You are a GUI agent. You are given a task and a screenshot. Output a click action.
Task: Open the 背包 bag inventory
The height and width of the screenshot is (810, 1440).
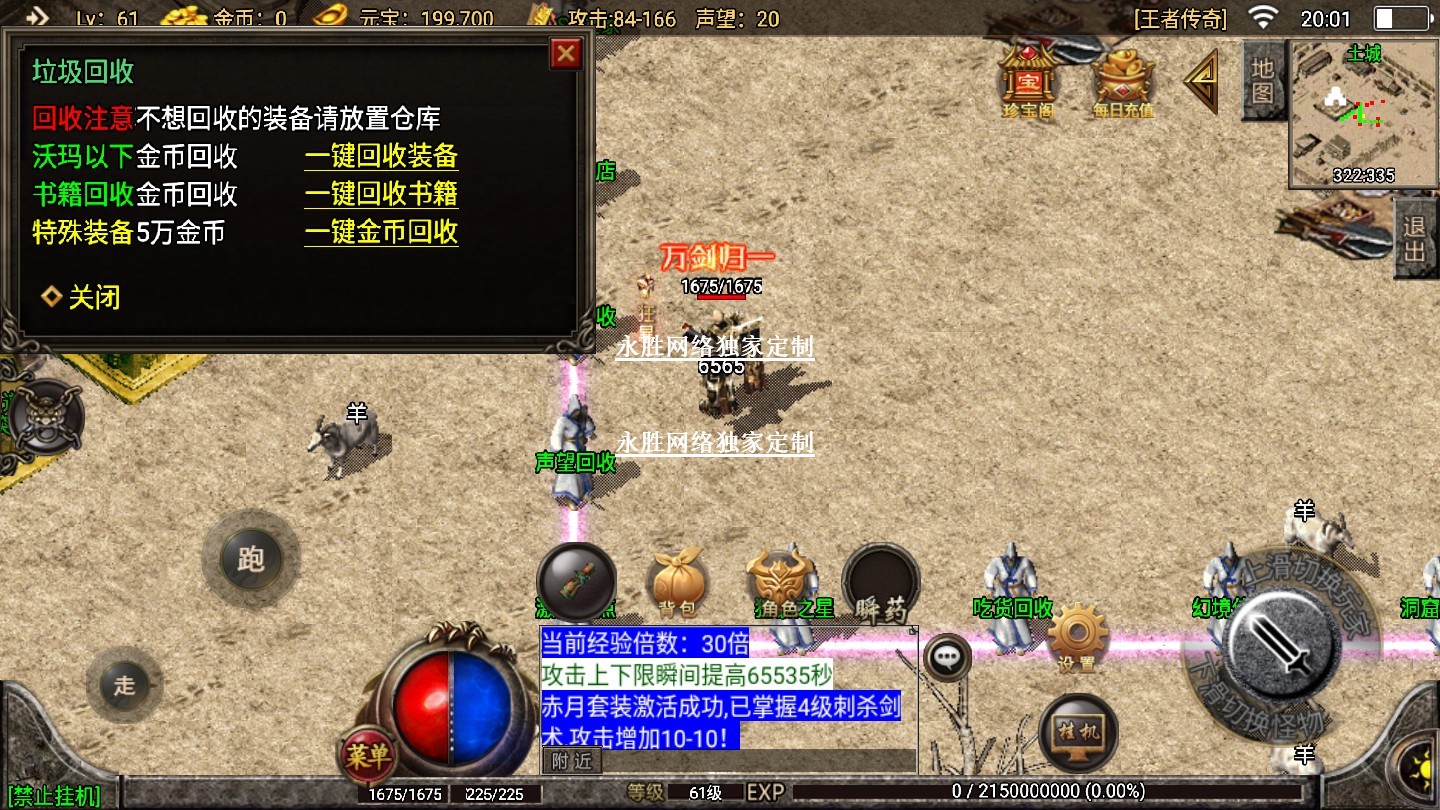click(677, 582)
